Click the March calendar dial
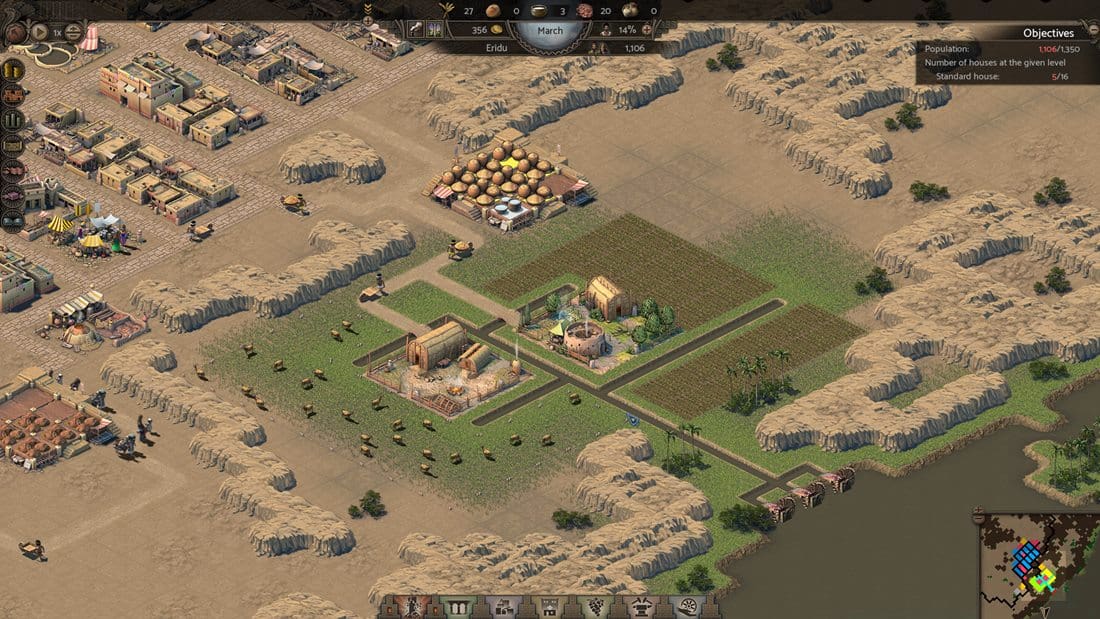The width and height of the screenshot is (1100, 619). [549, 30]
